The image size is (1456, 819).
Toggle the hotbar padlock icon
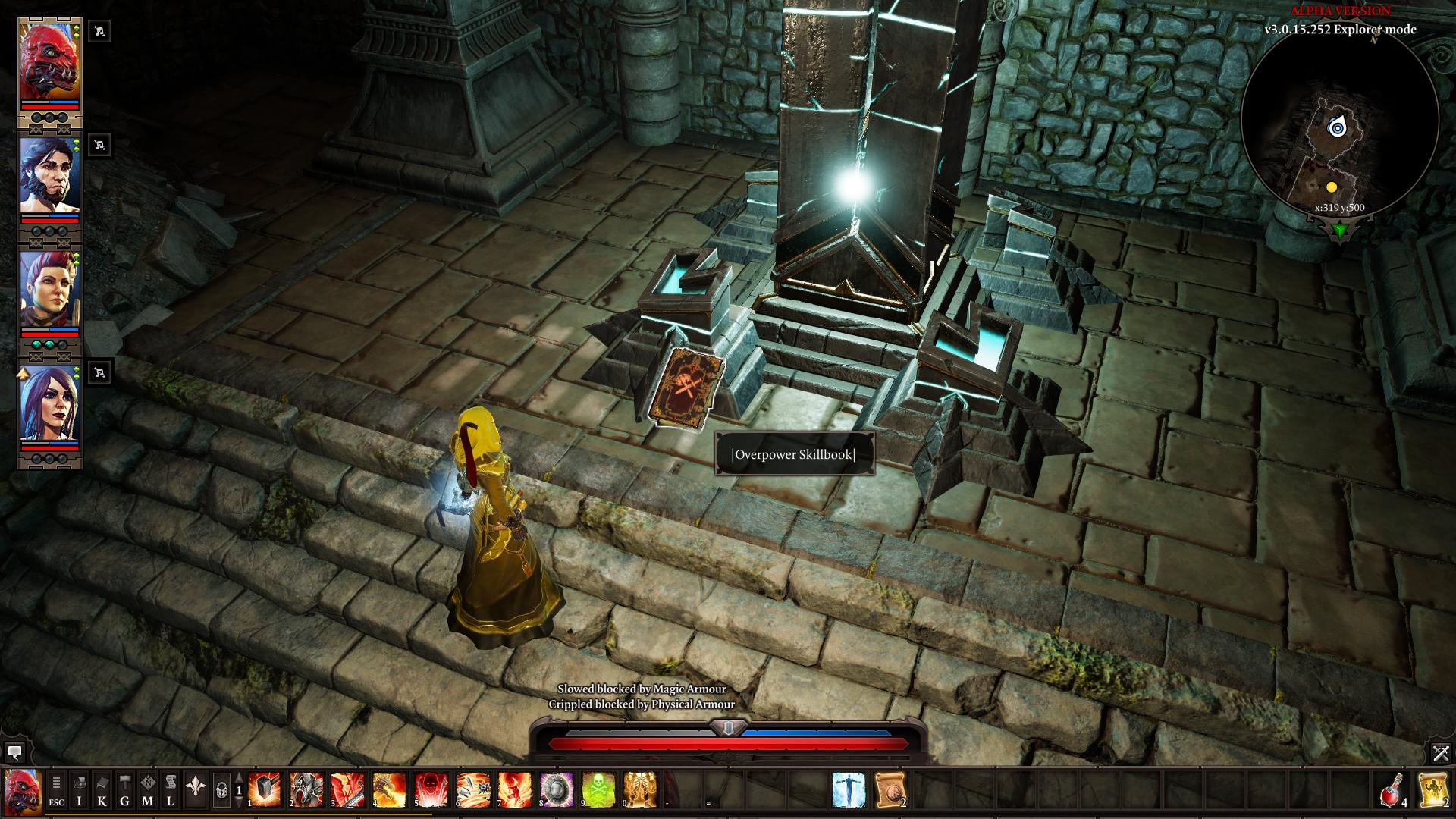(x=221, y=790)
